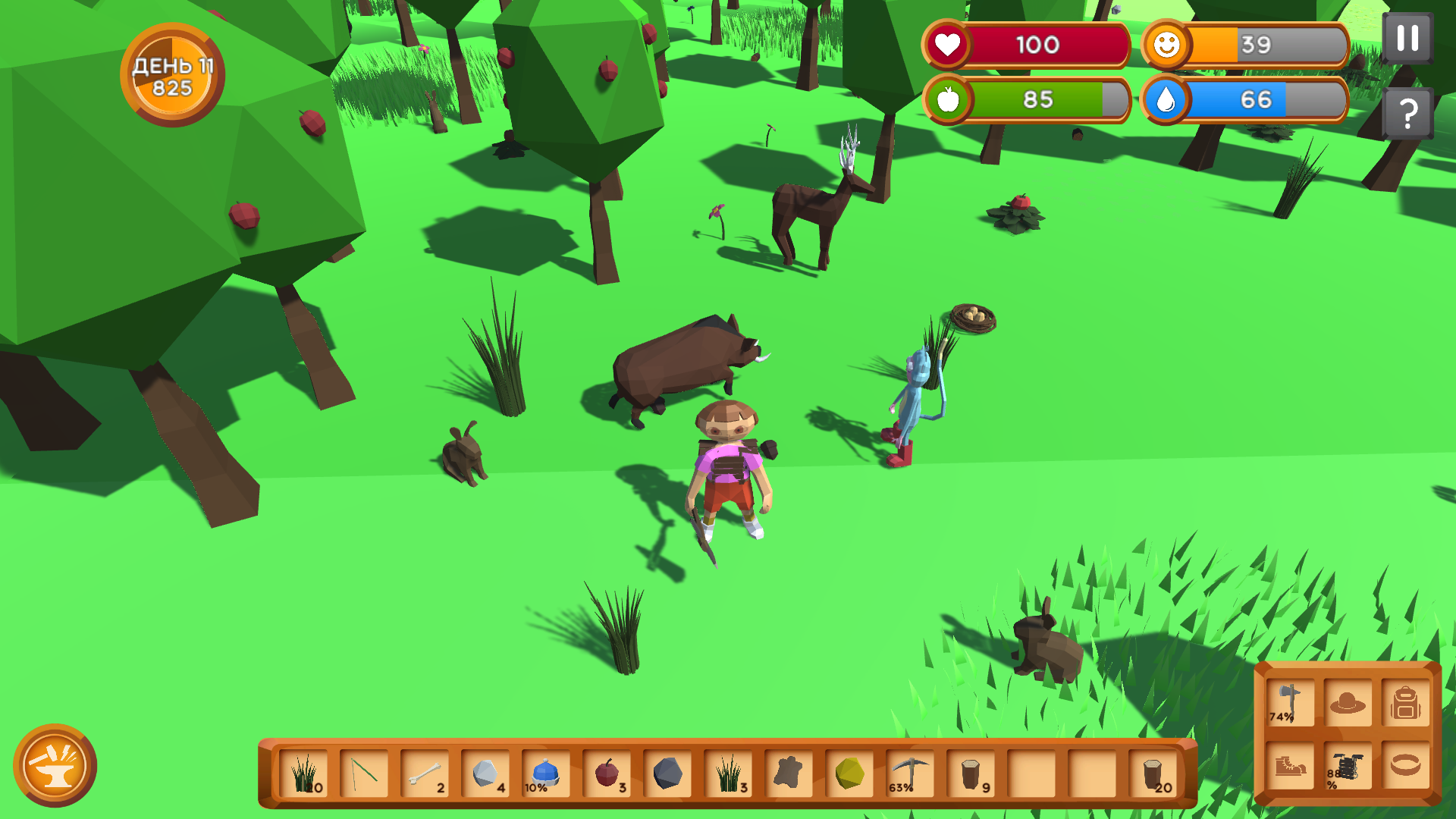This screenshot has width=1456, height=819.
Task: Select the apple item in the hotbar
Action: click(607, 773)
